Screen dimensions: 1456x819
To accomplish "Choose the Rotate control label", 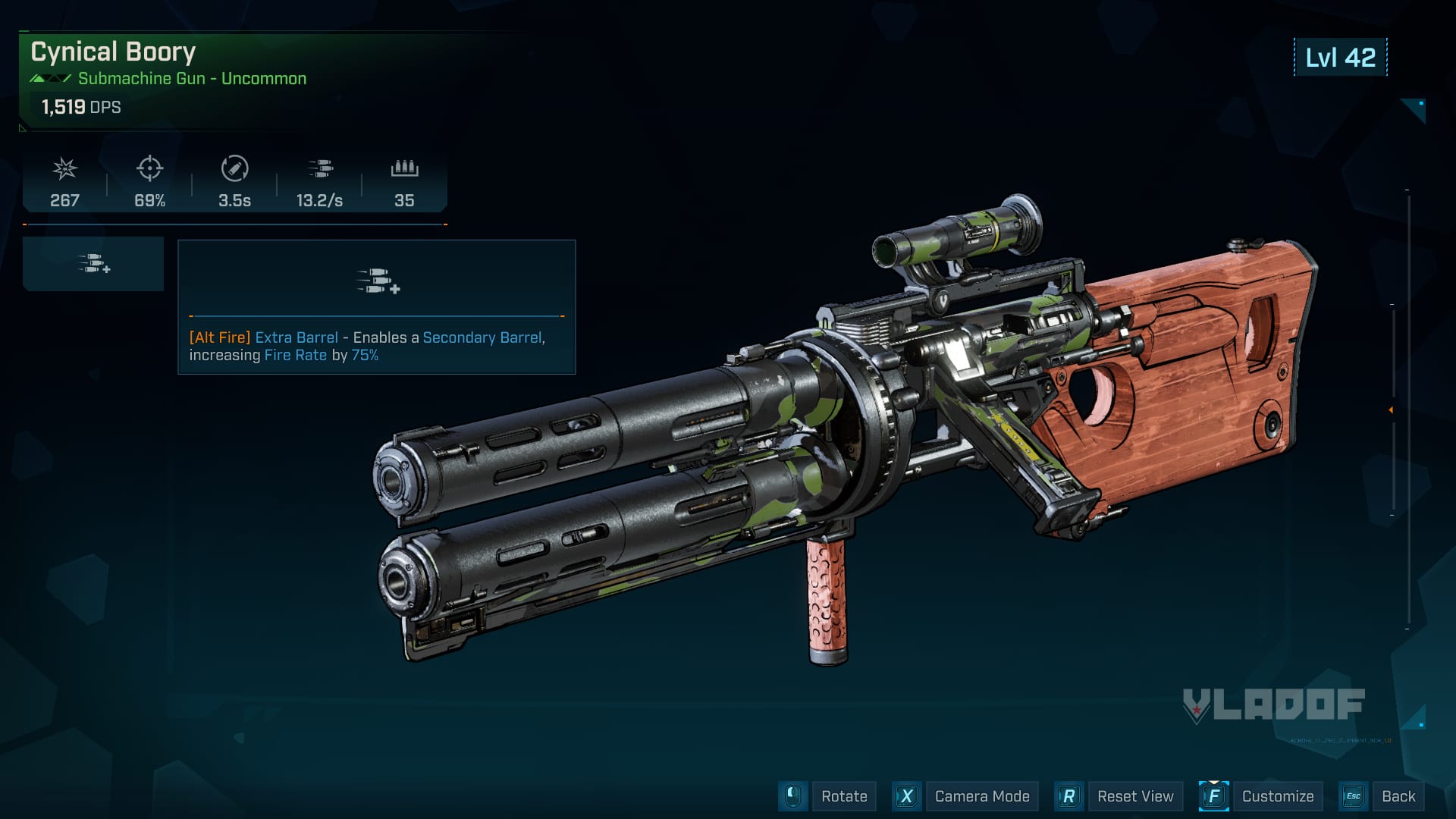I will 844,796.
